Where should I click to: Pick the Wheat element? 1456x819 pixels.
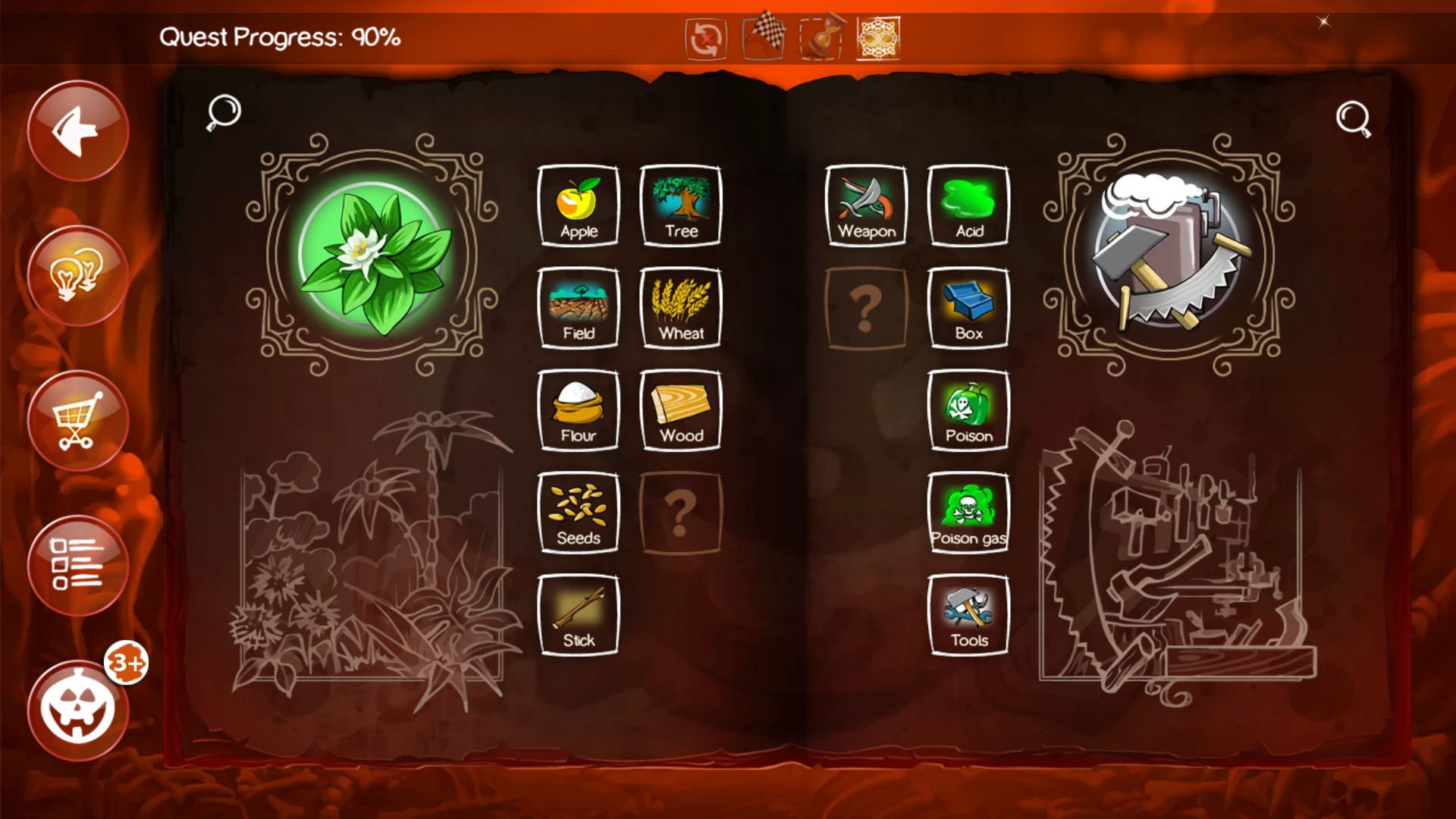[x=680, y=308]
